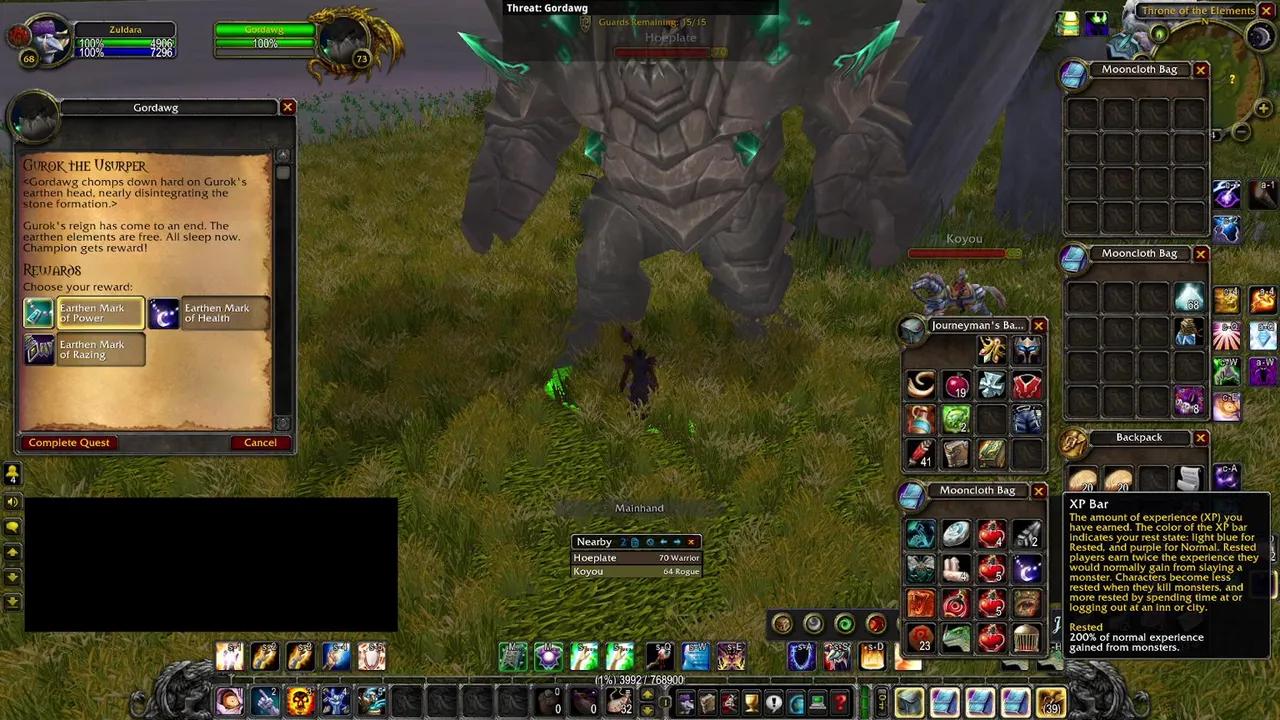Click the XP bar above the action bars
Image resolution: width=1280 pixels, height=720 pixels.
640,679
